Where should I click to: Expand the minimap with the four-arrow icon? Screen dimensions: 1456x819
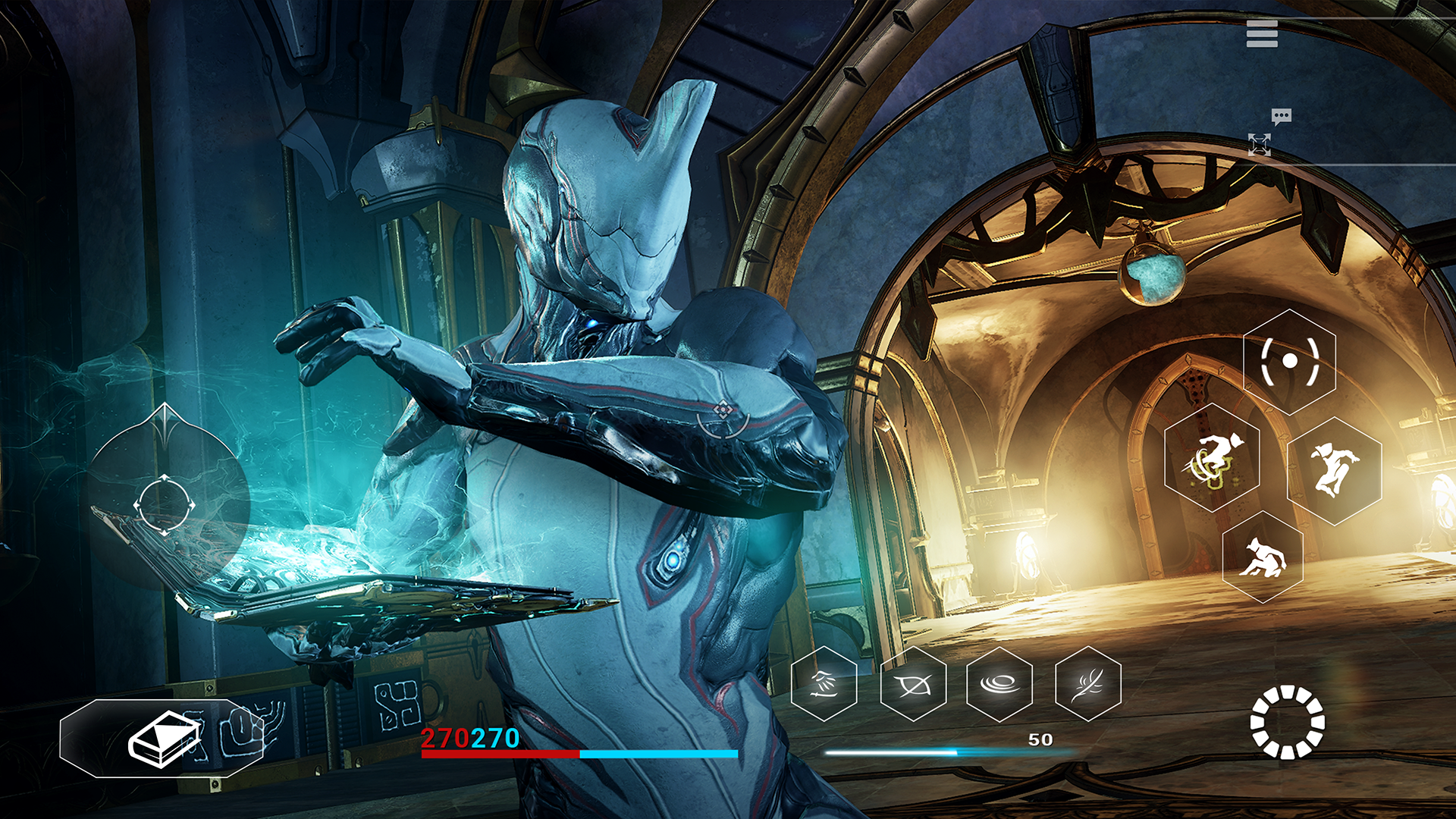[x=1261, y=145]
